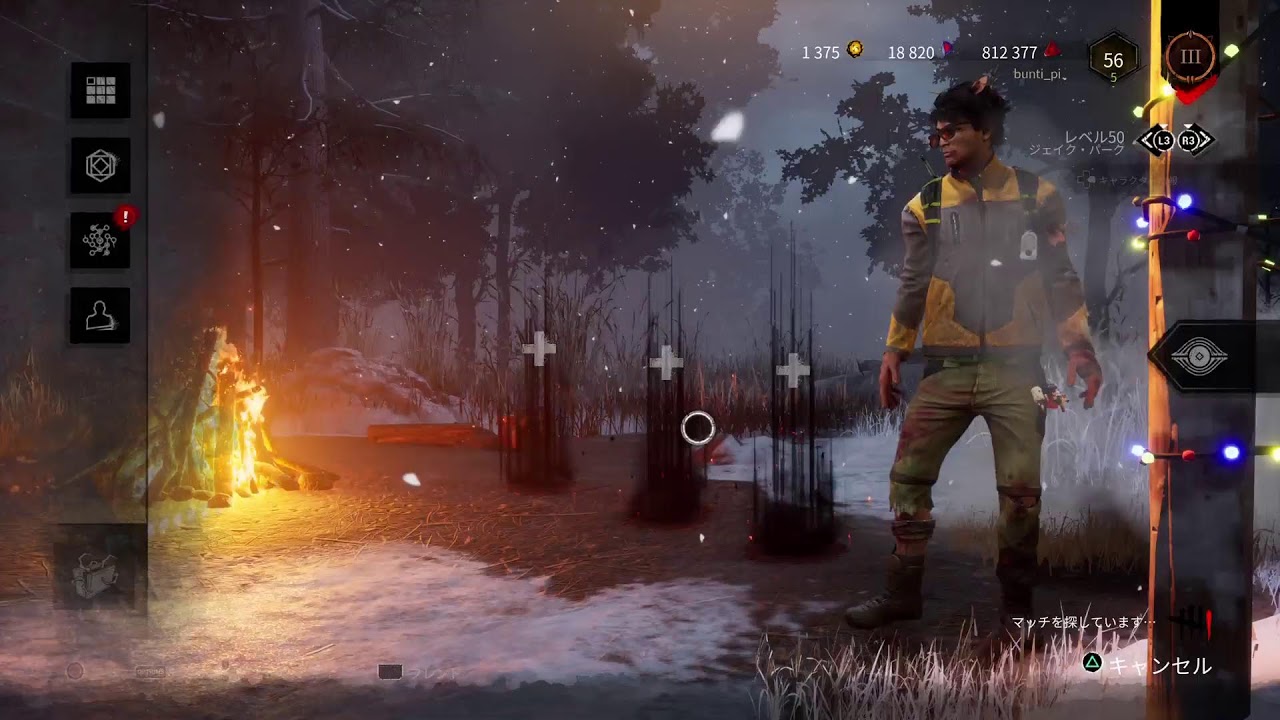This screenshot has width=1280, height=720.
Task: Open the hexagon customization menu
Action: point(100,166)
